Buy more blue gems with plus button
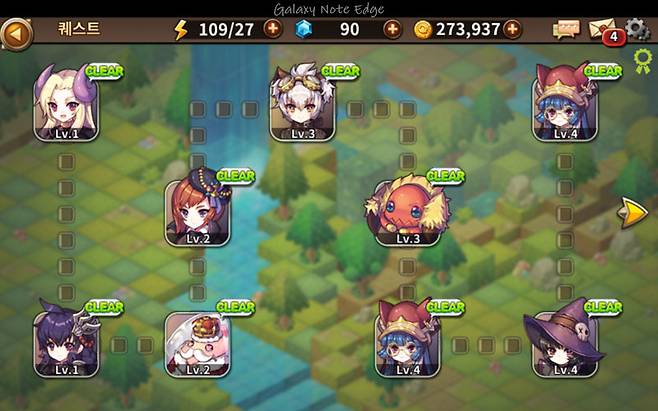This screenshot has width=658, height=411. click(x=392, y=29)
